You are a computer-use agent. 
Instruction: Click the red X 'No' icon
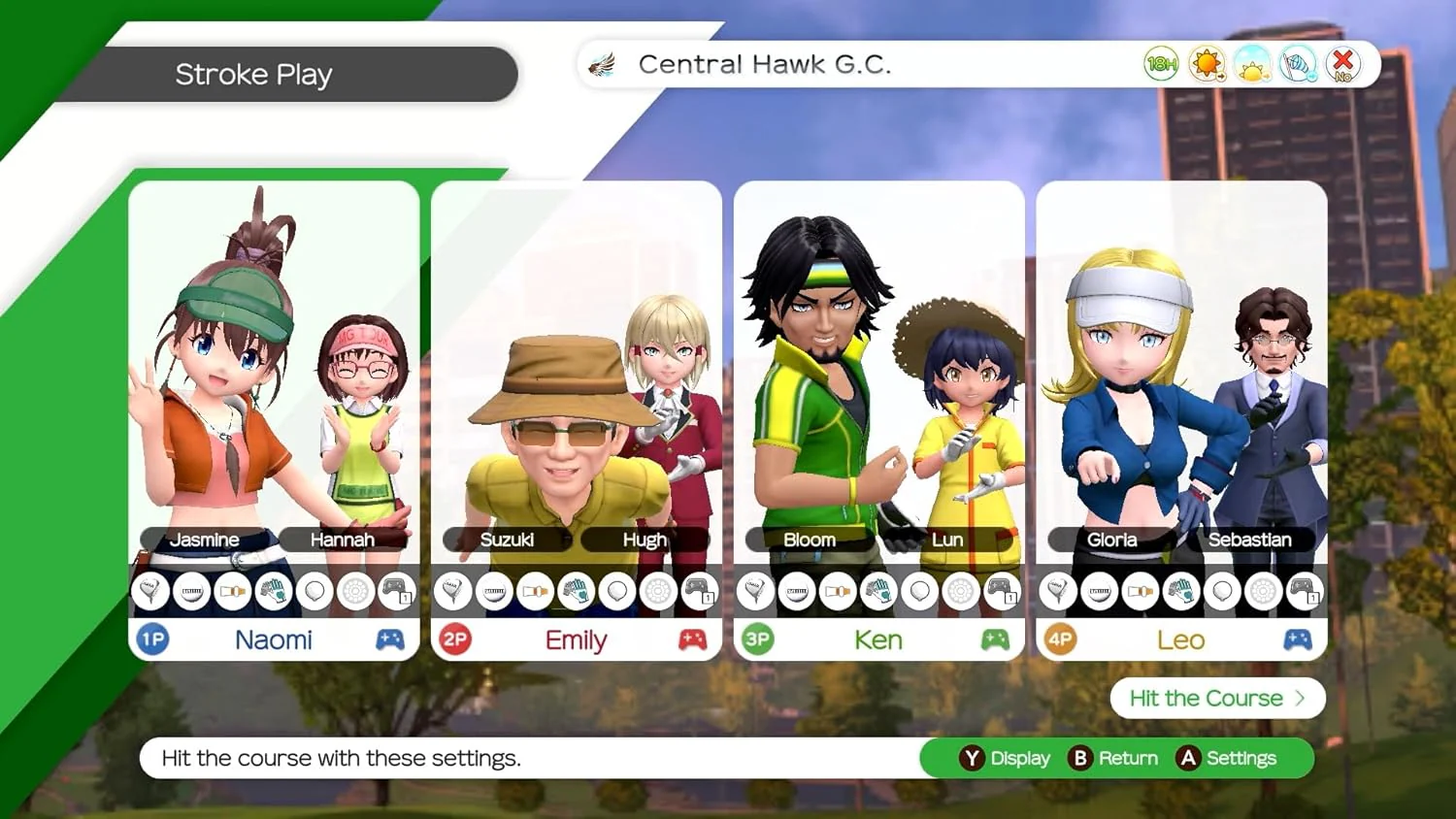[x=1343, y=65]
